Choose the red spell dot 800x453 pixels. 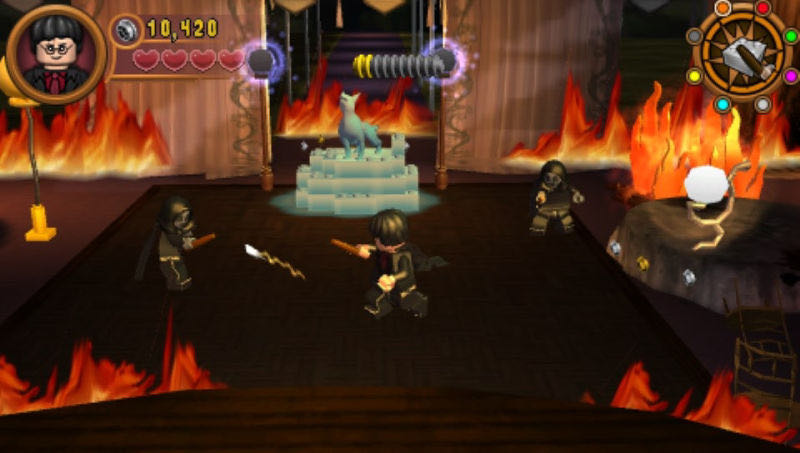click(763, 8)
